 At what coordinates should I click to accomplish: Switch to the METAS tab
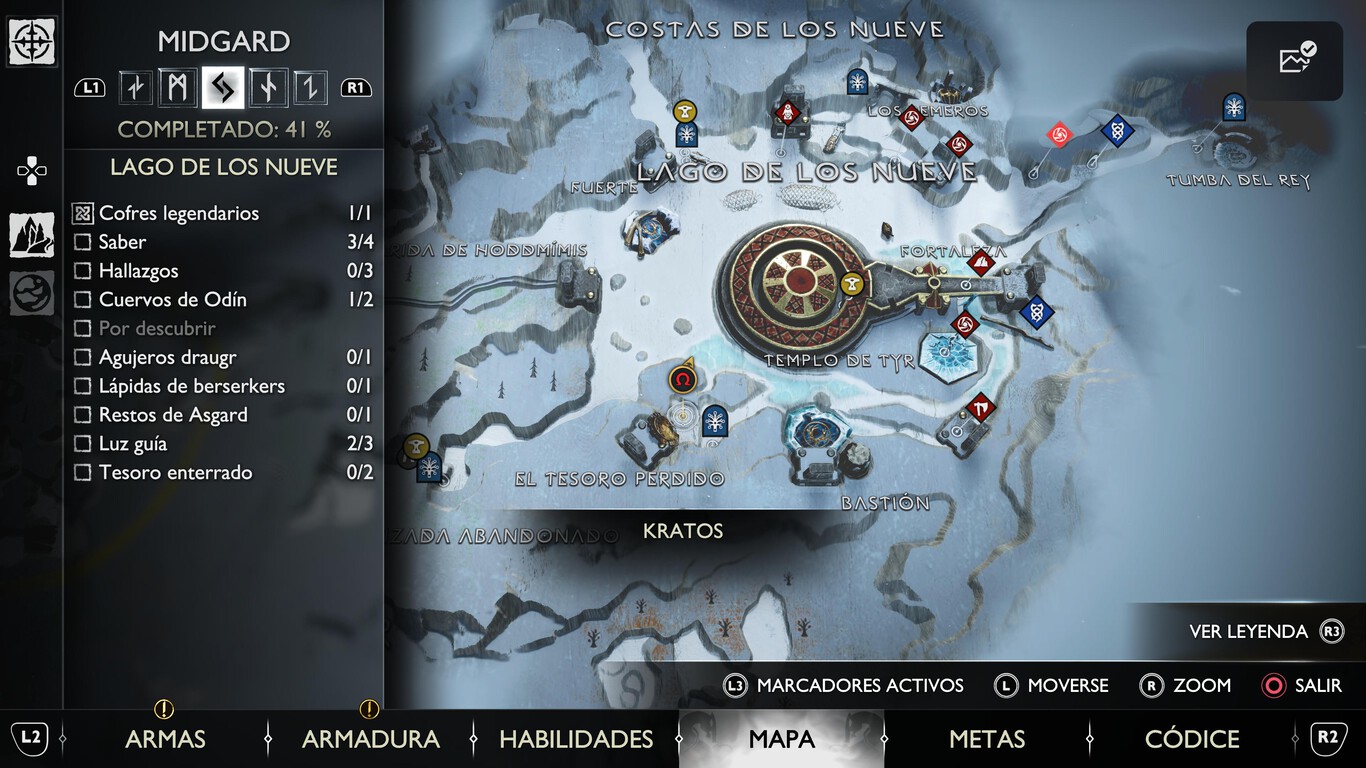pyautogui.click(x=985, y=739)
